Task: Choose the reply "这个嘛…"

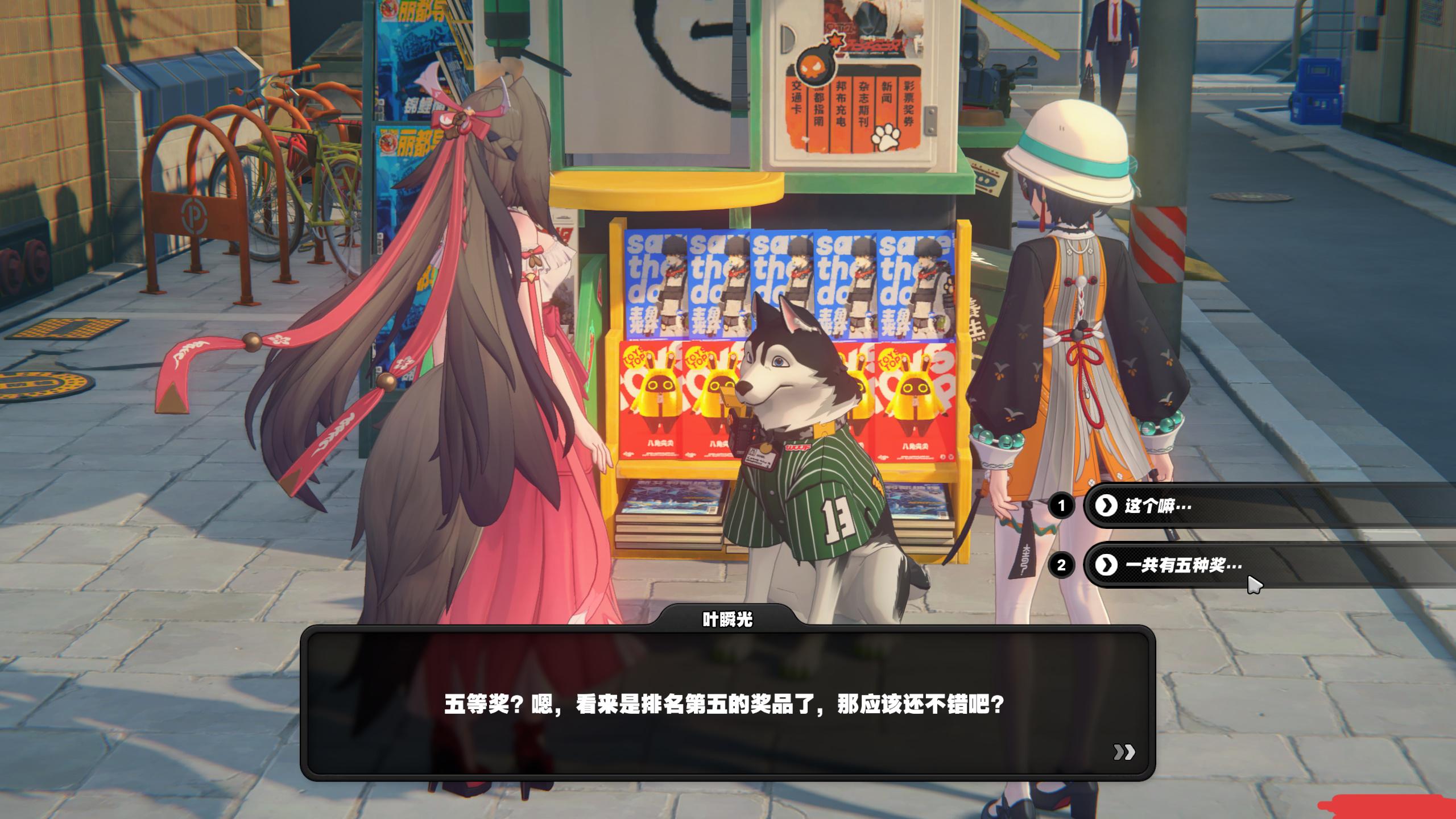Action: (1158, 506)
